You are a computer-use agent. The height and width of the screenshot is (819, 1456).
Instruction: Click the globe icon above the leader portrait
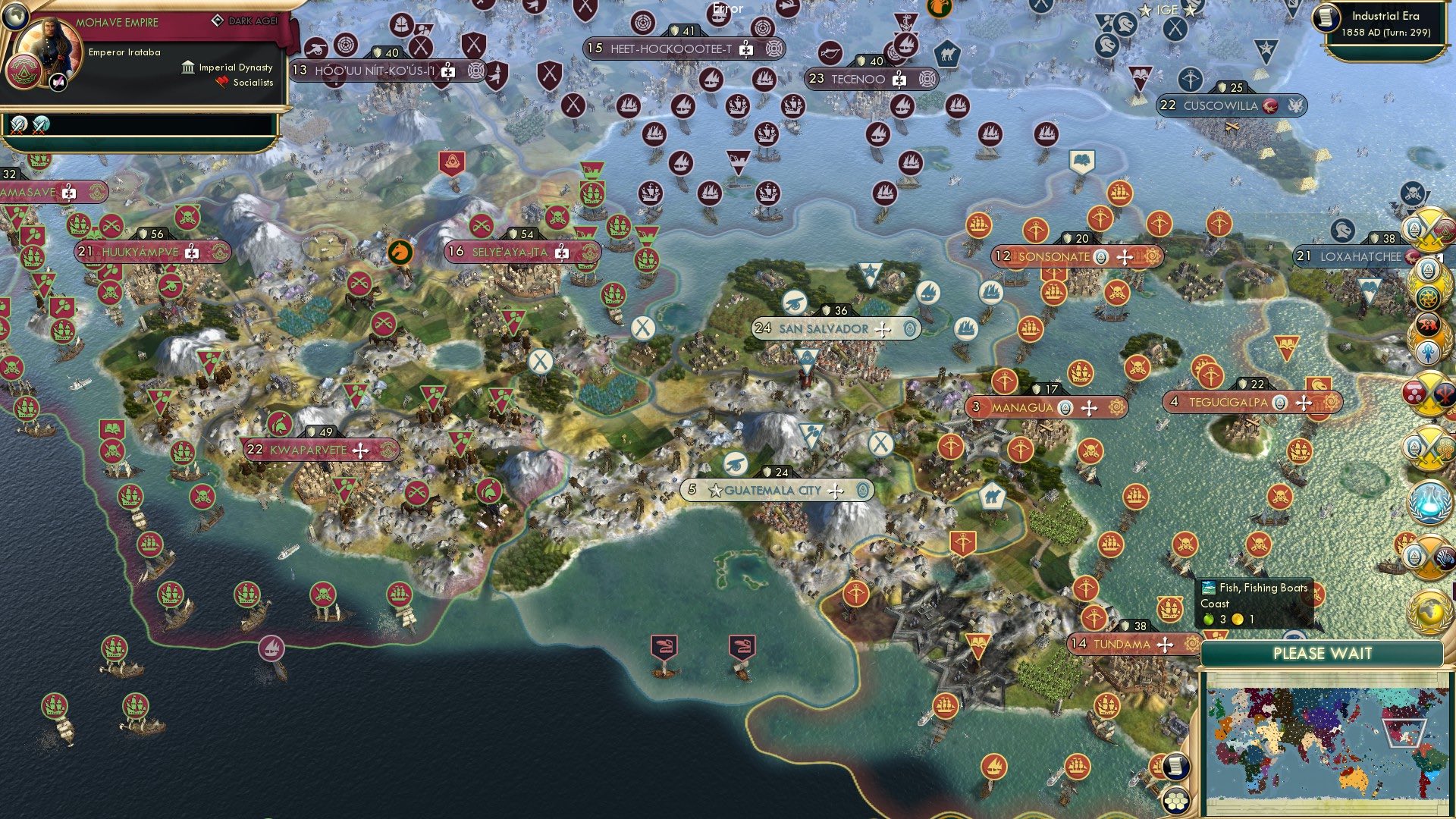[x=17, y=17]
